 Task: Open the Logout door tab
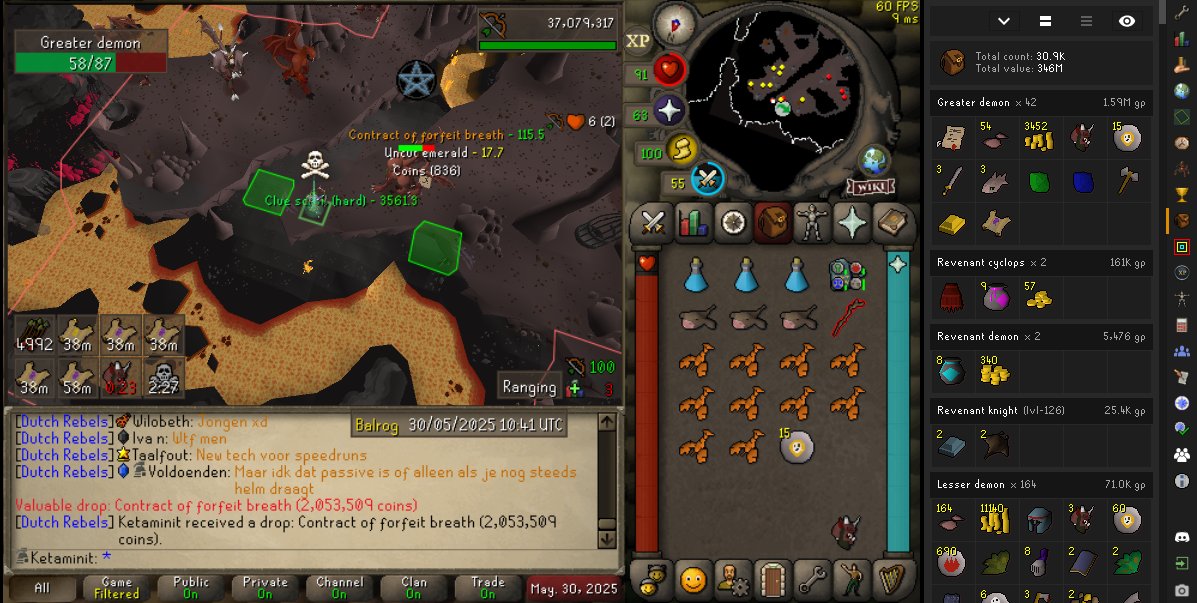771,578
